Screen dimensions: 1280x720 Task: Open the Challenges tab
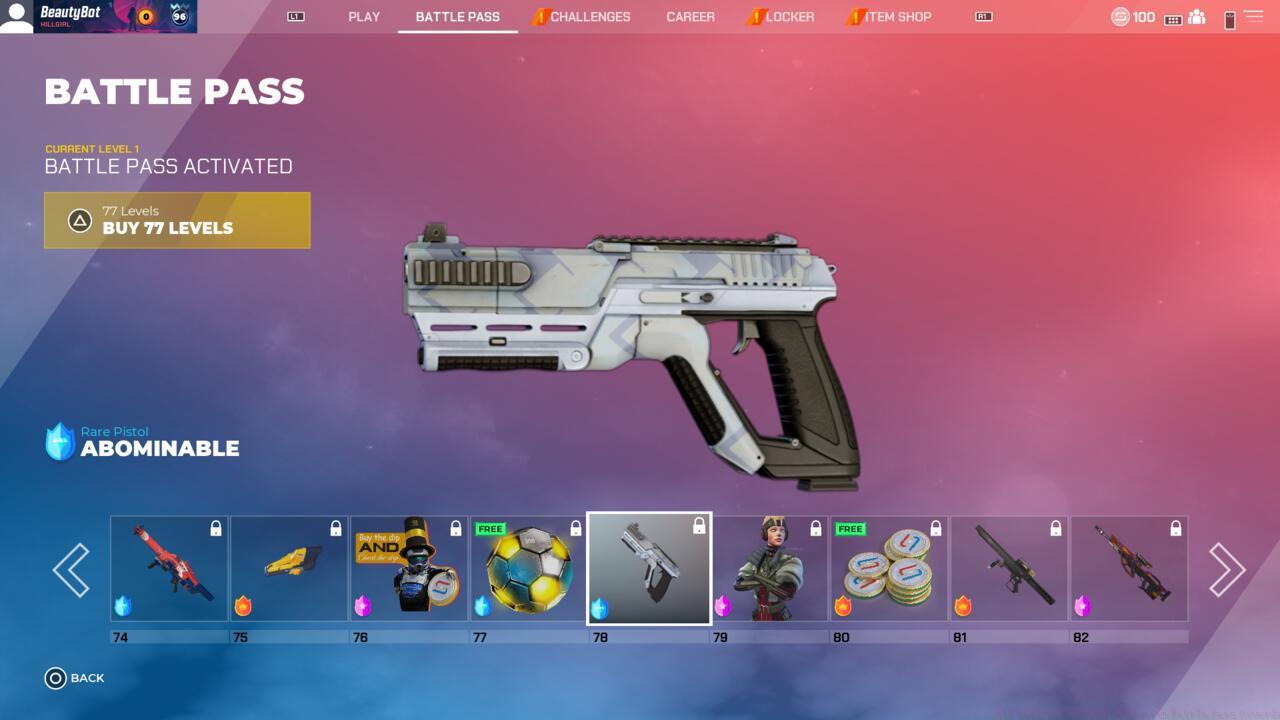(x=589, y=17)
